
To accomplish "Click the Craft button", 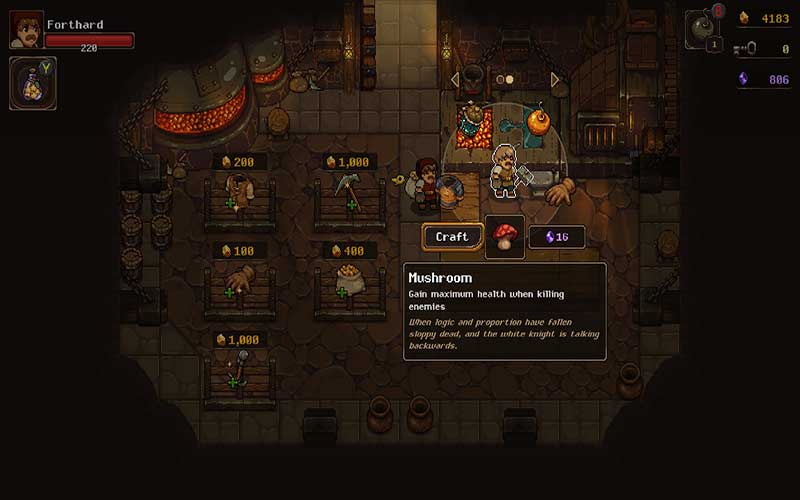I will pyautogui.click(x=452, y=237).
